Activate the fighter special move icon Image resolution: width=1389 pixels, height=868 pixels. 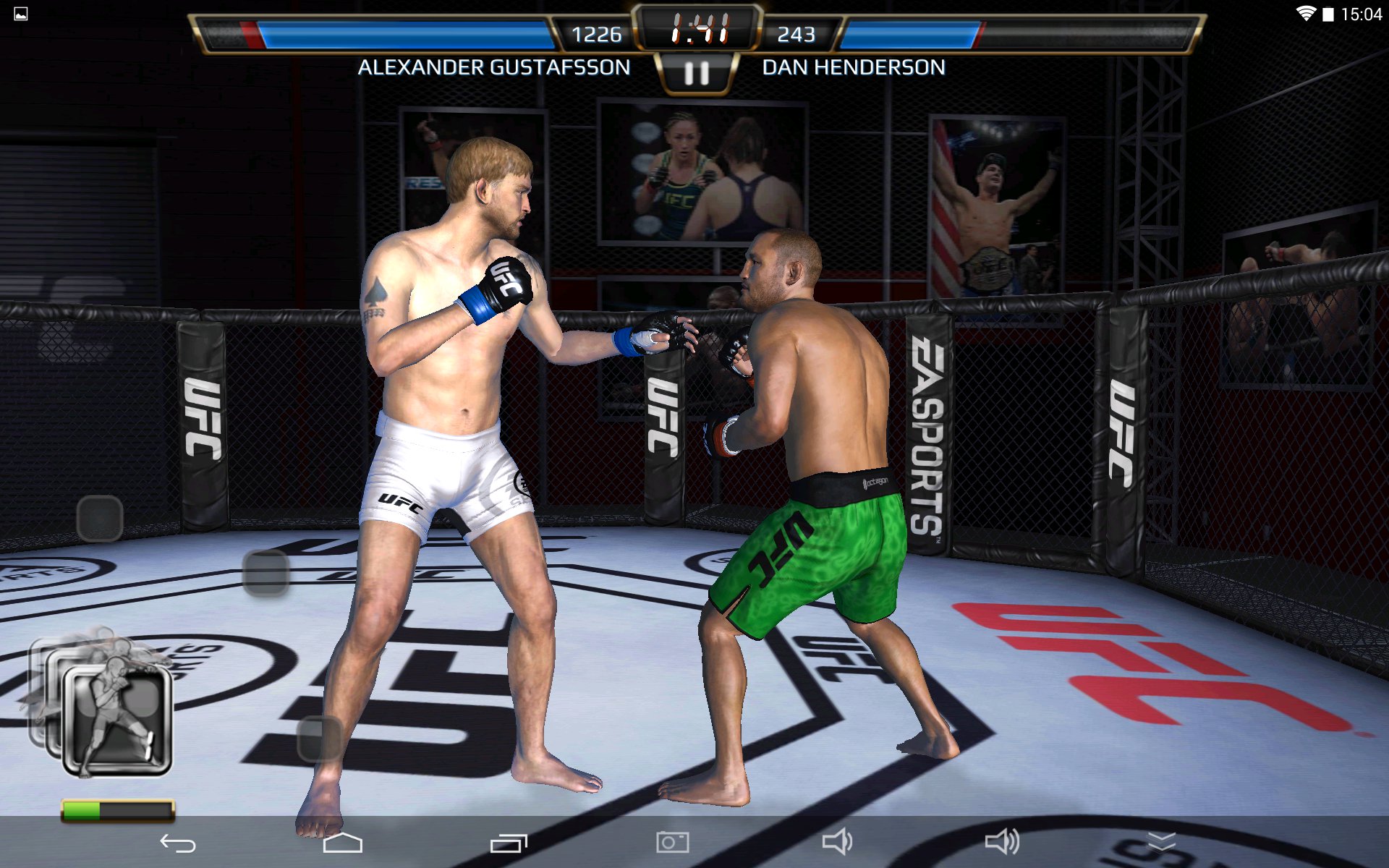coord(116,721)
